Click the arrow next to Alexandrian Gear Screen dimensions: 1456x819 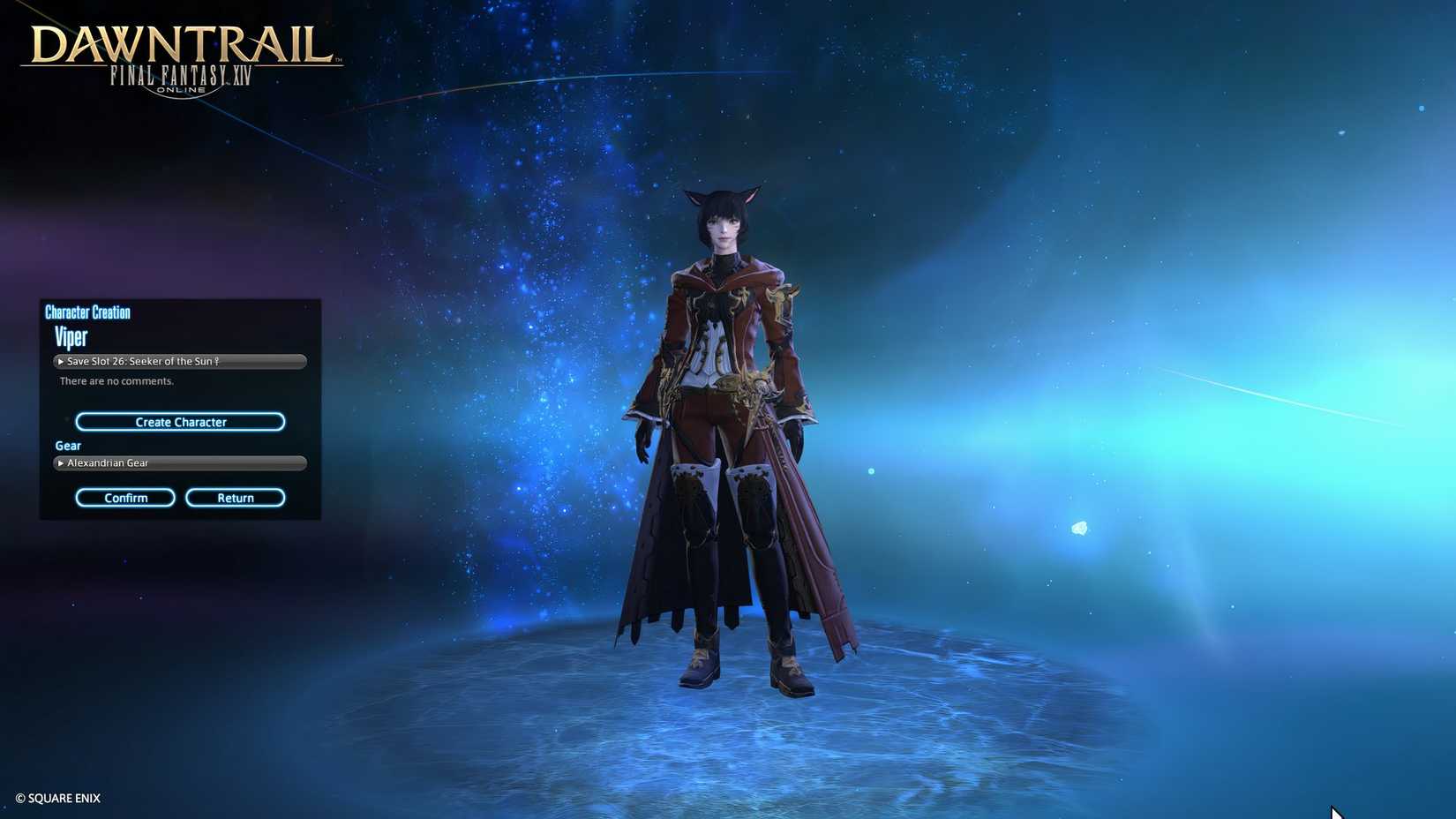(60, 462)
